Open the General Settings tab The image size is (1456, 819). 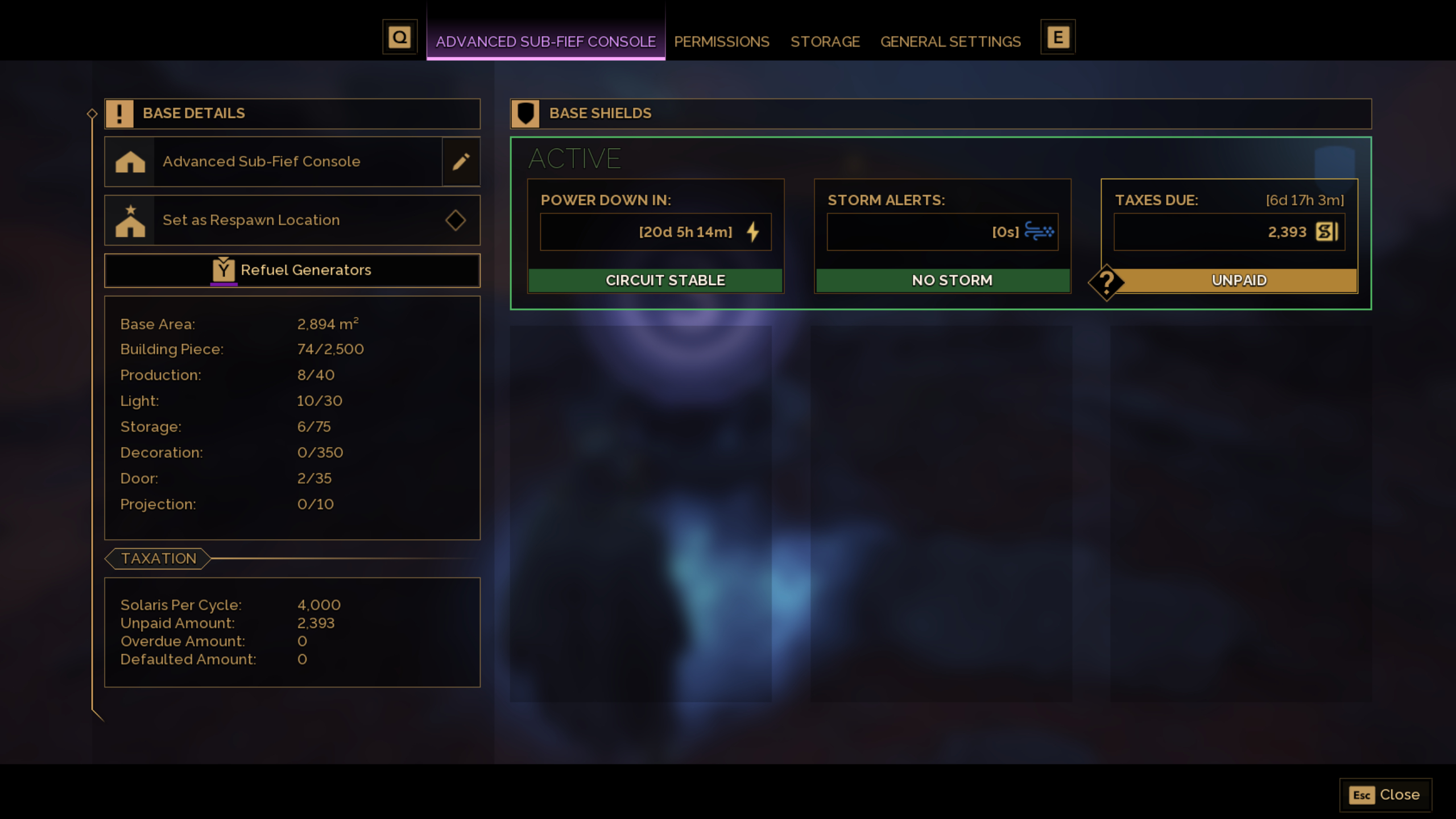pyautogui.click(x=950, y=41)
